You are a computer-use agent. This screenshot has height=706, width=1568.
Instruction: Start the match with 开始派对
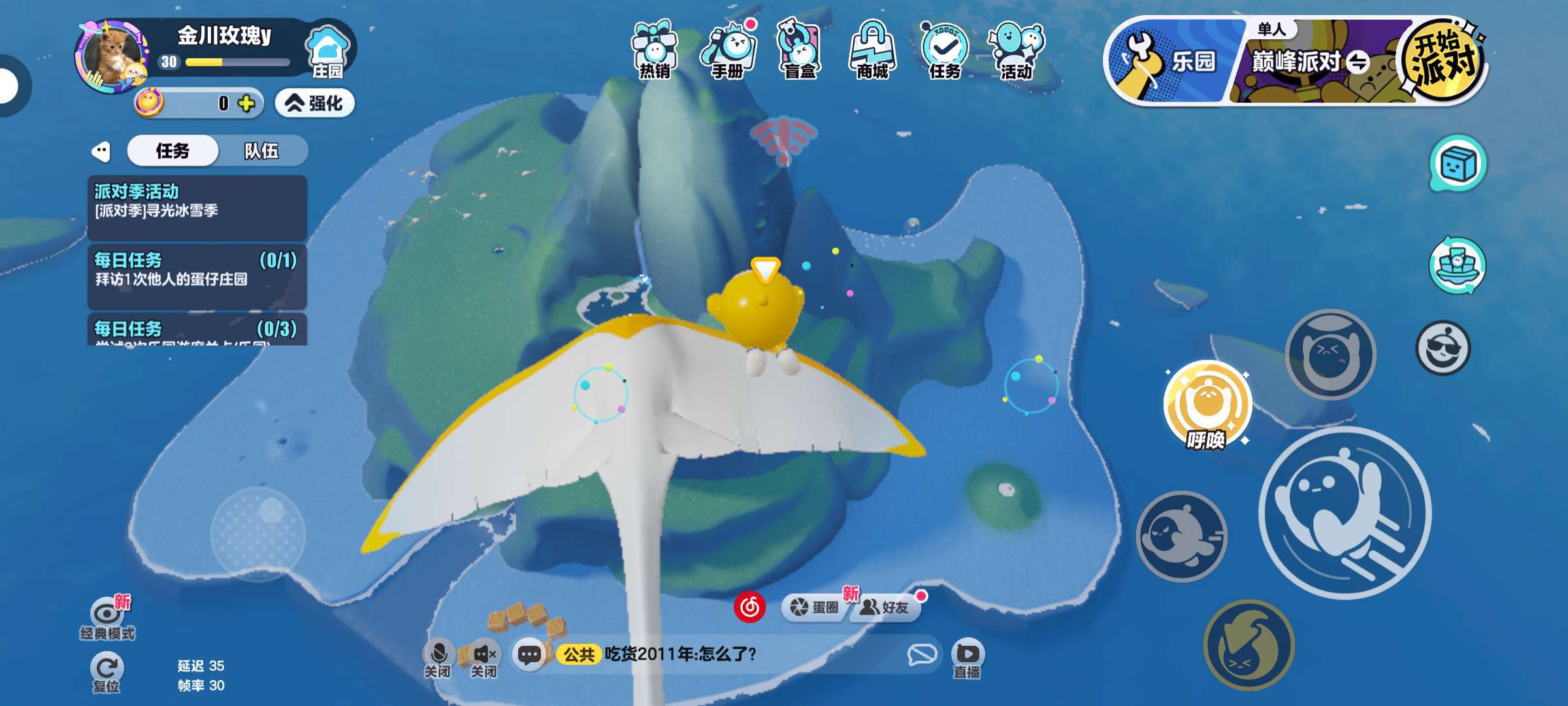coord(1443,61)
